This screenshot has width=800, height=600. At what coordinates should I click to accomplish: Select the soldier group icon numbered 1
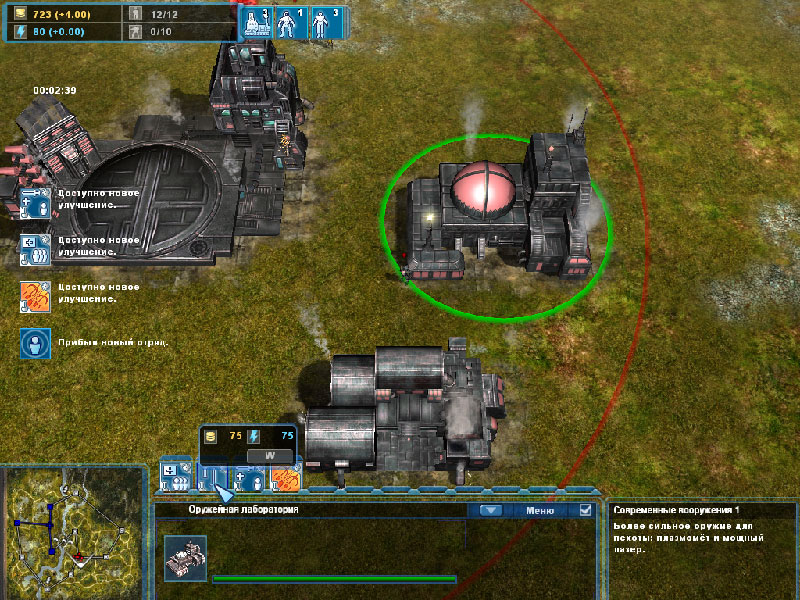pos(290,21)
